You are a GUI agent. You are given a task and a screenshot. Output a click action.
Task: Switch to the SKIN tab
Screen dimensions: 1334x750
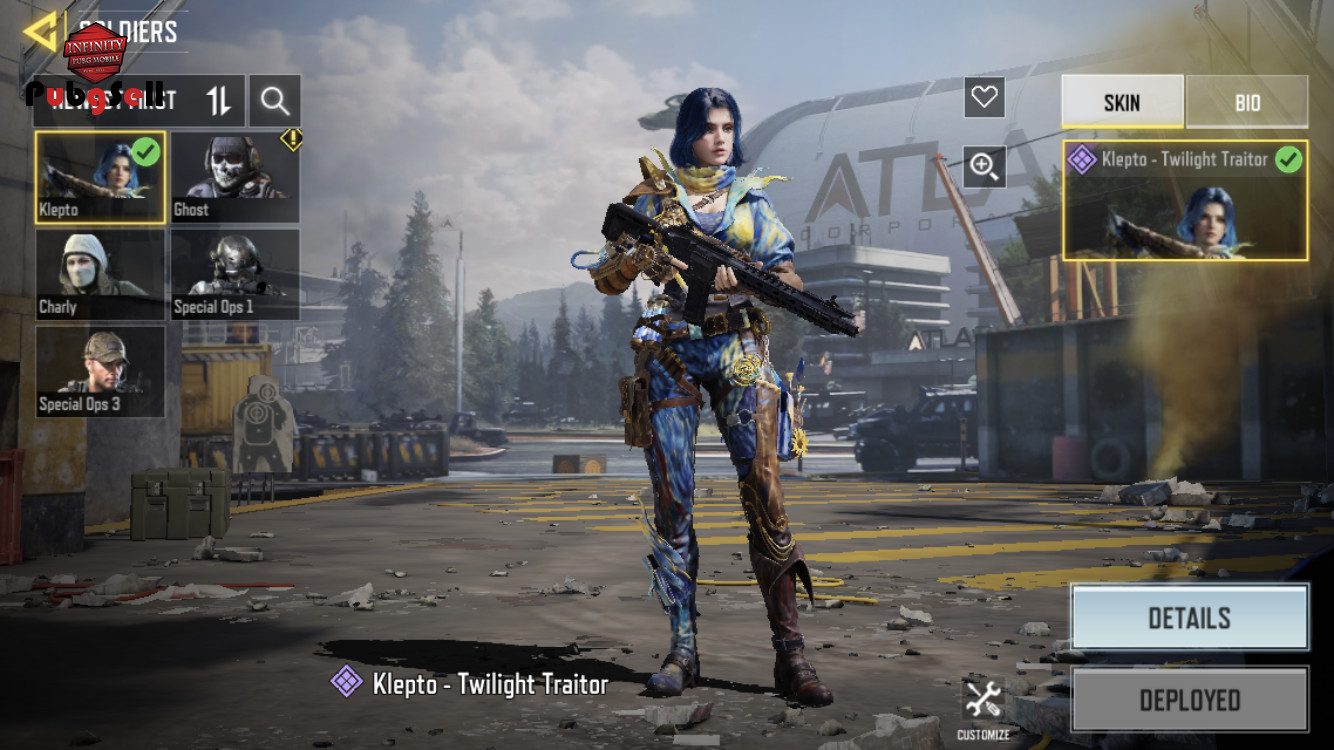pos(1122,102)
